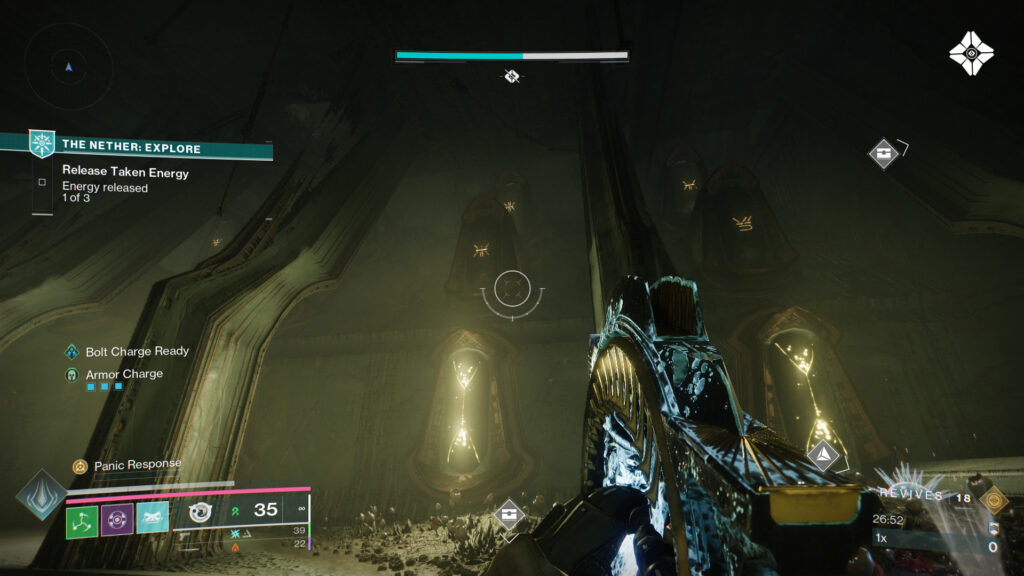Click the Release Taken Energy objective entry
Viewport: 1024px width, 576px height.
[125, 172]
